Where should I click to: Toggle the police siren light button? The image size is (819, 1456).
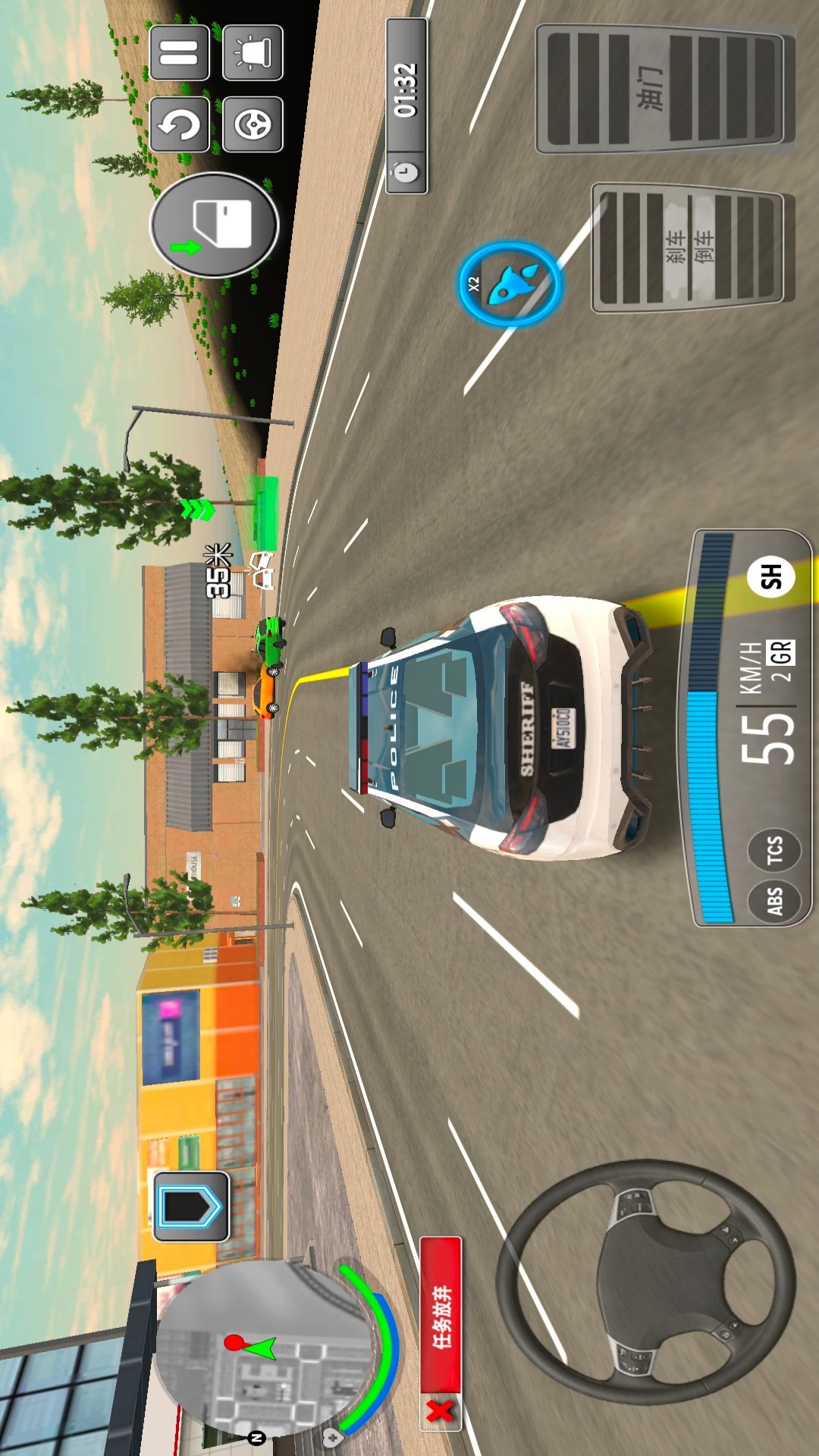tap(253, 53)
